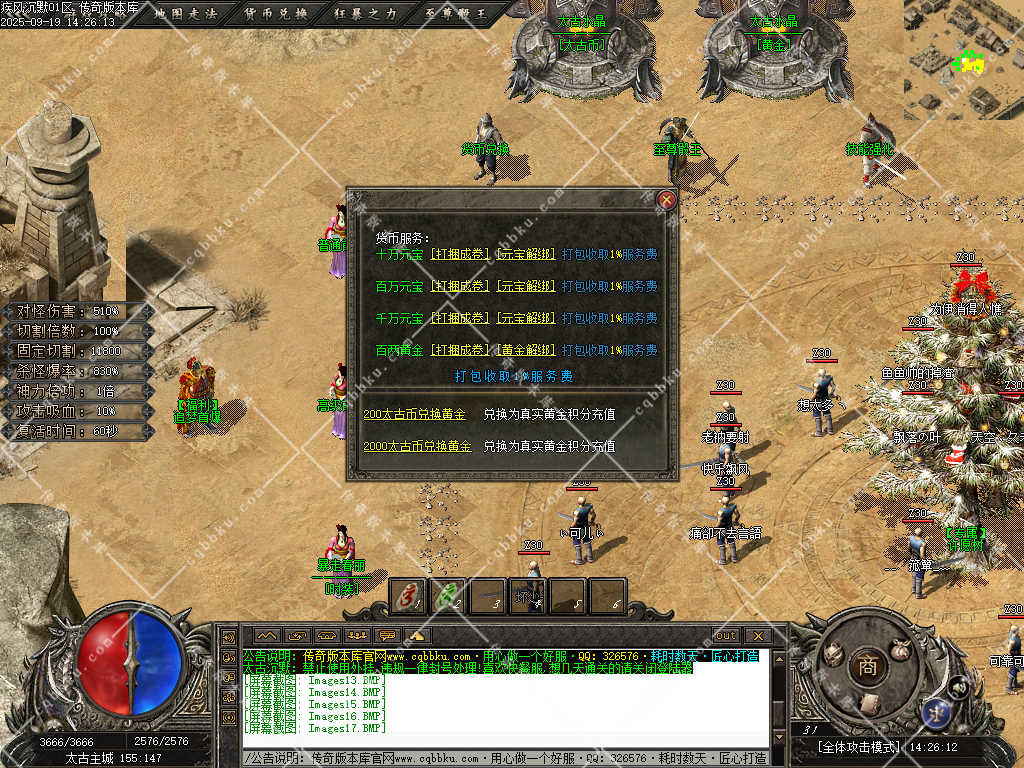1024x768 pixels.
Task: Click the chat panel's out button
Action: 725,635
